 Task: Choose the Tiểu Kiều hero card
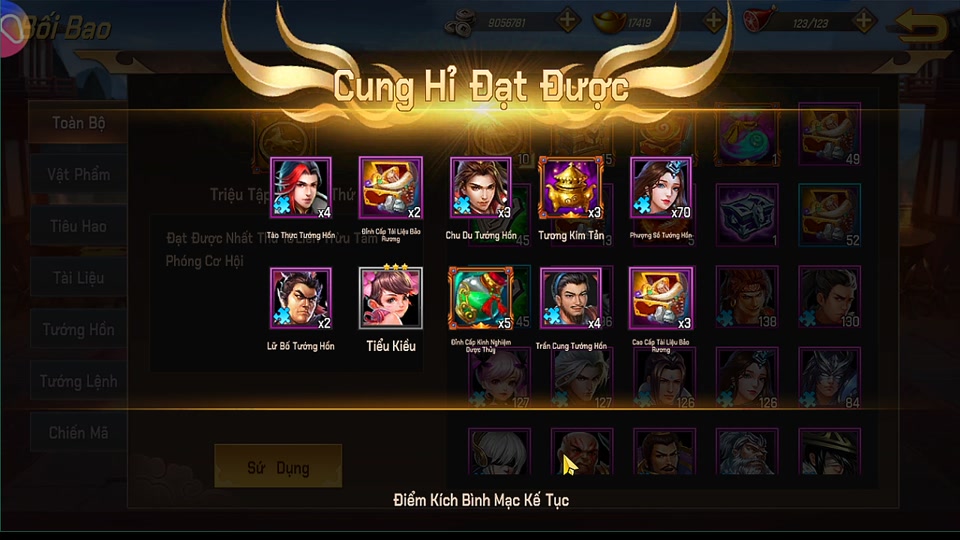391,298
